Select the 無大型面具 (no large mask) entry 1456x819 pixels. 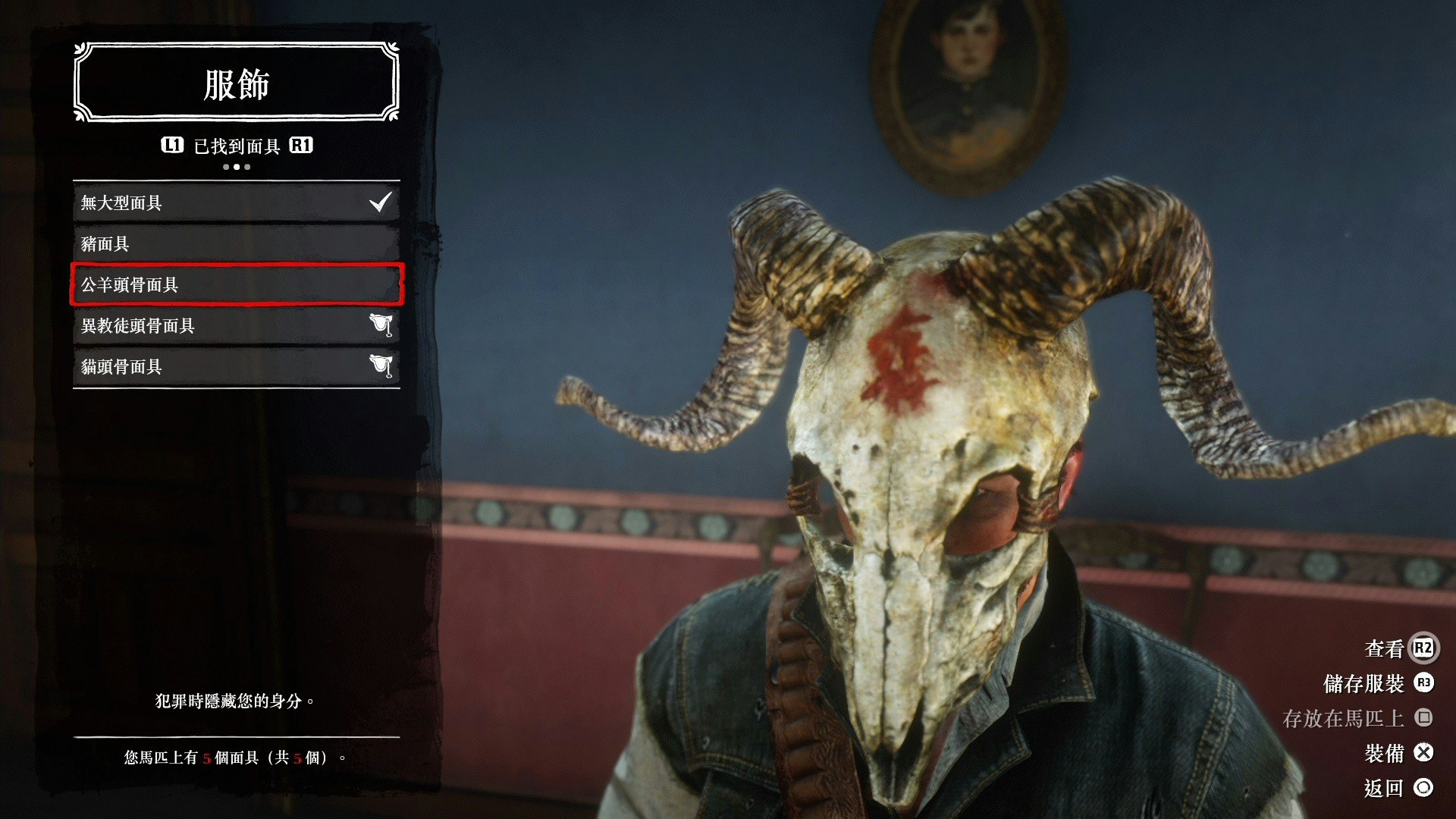(x=236, y=203)
